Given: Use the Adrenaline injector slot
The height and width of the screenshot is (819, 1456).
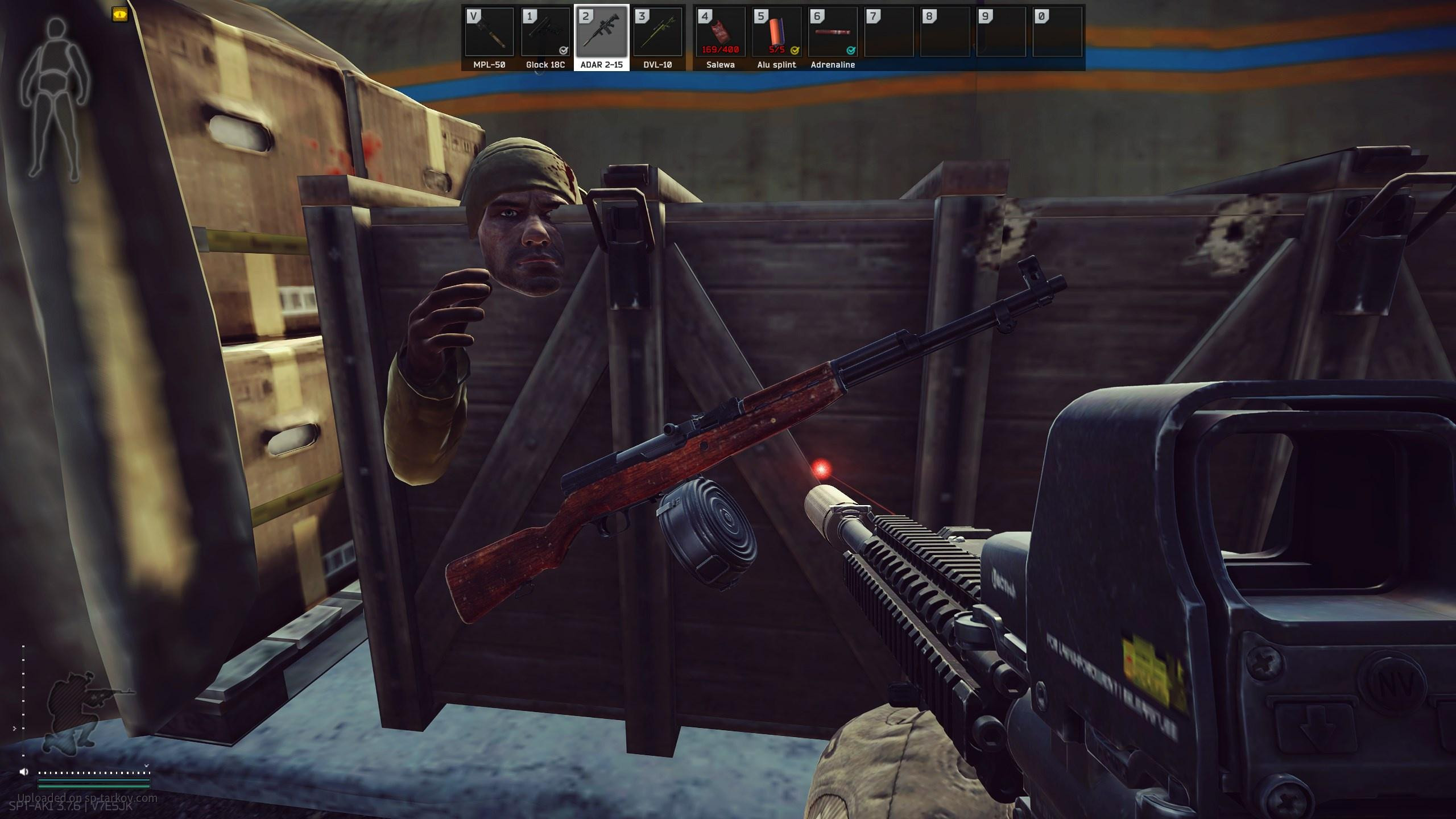Looking at the screenshot, I should click(x=833, y=33).
